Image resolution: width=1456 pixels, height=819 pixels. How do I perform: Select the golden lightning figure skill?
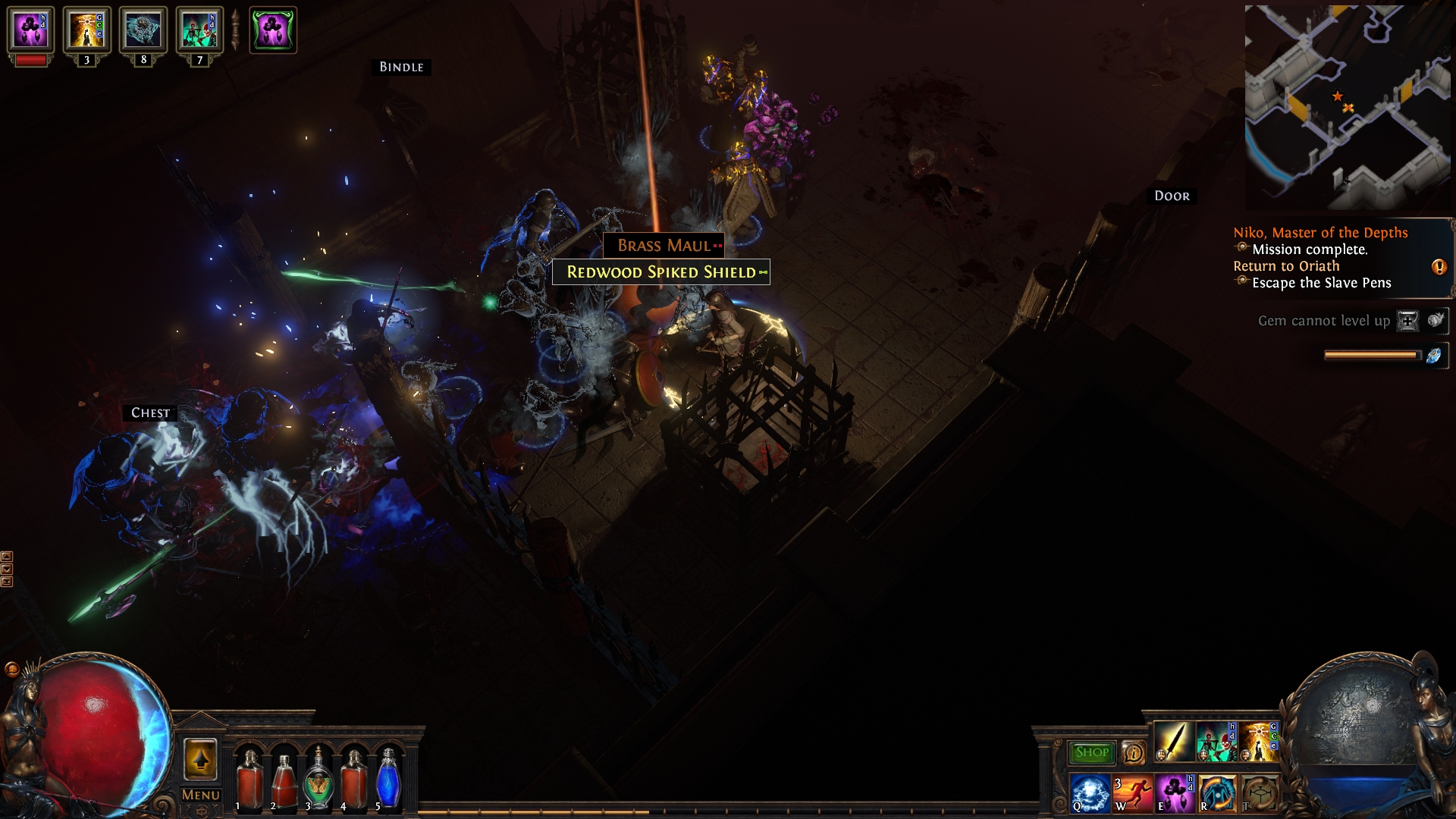[1259, 742]
